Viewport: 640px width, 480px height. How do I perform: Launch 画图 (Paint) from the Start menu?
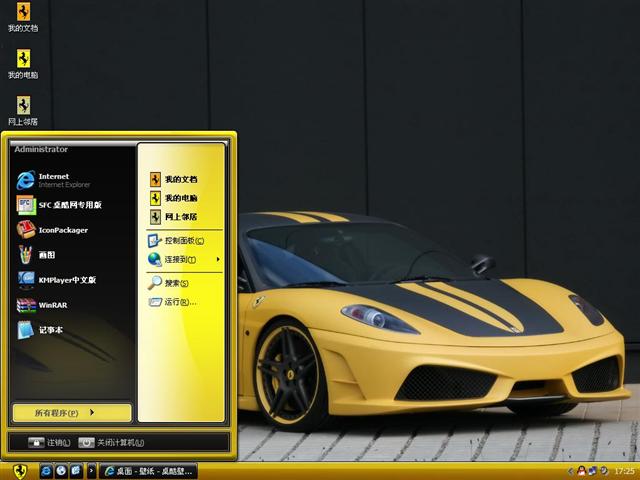[45, 255]
